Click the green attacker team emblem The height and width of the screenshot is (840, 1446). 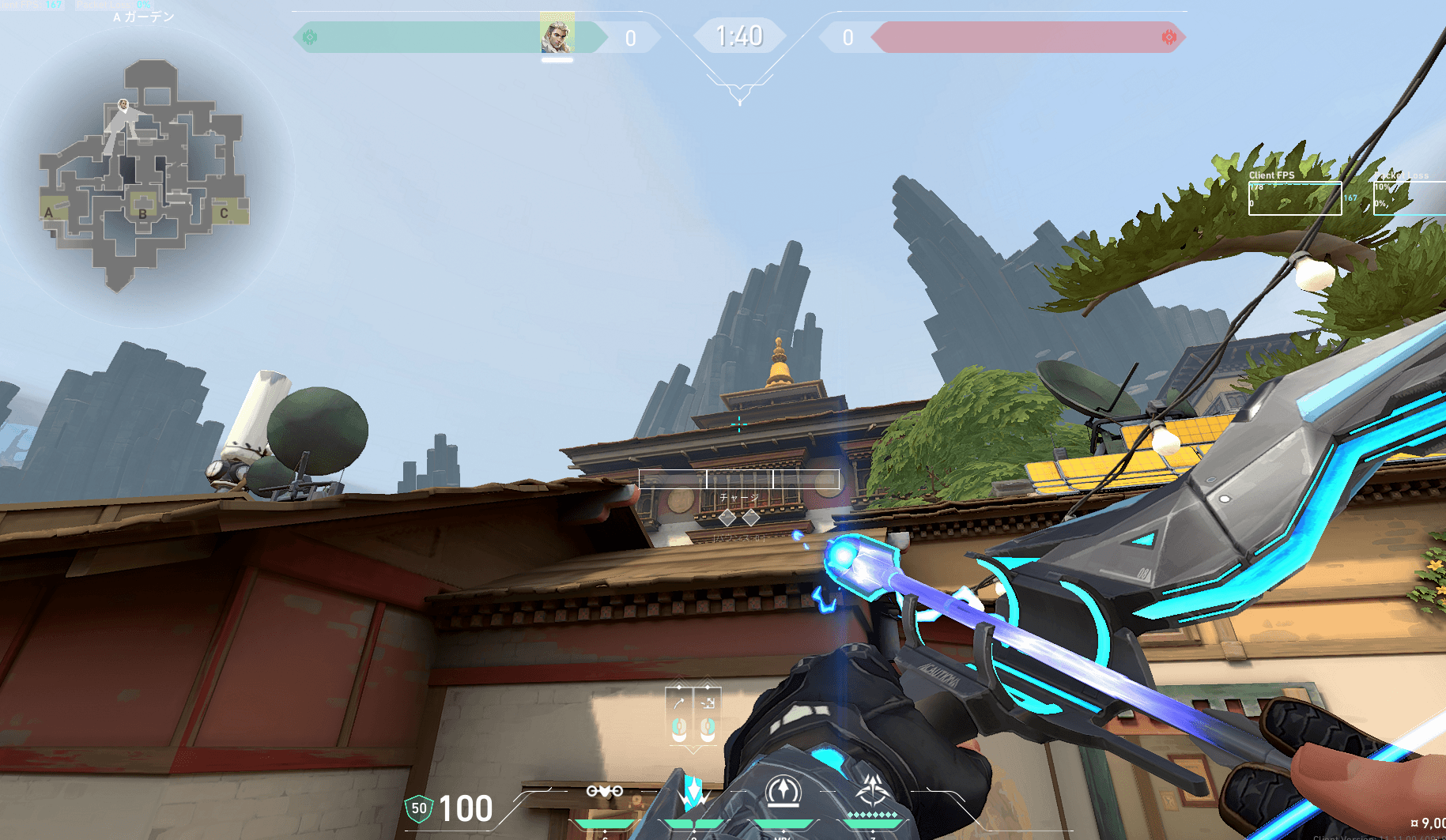pyautogui.click(x=310, y=37)
